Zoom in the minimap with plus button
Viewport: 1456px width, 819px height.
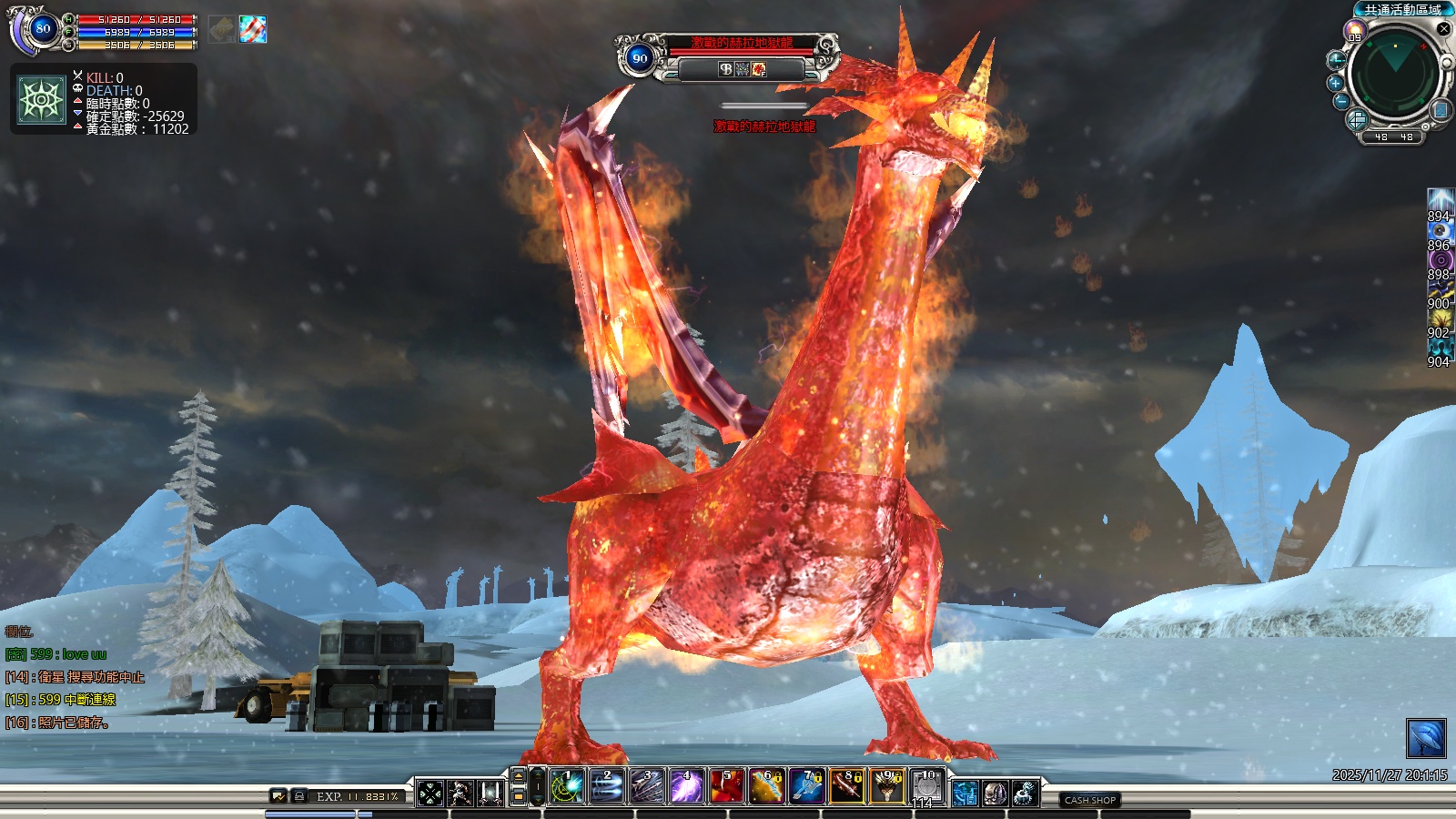[1335, 83]
